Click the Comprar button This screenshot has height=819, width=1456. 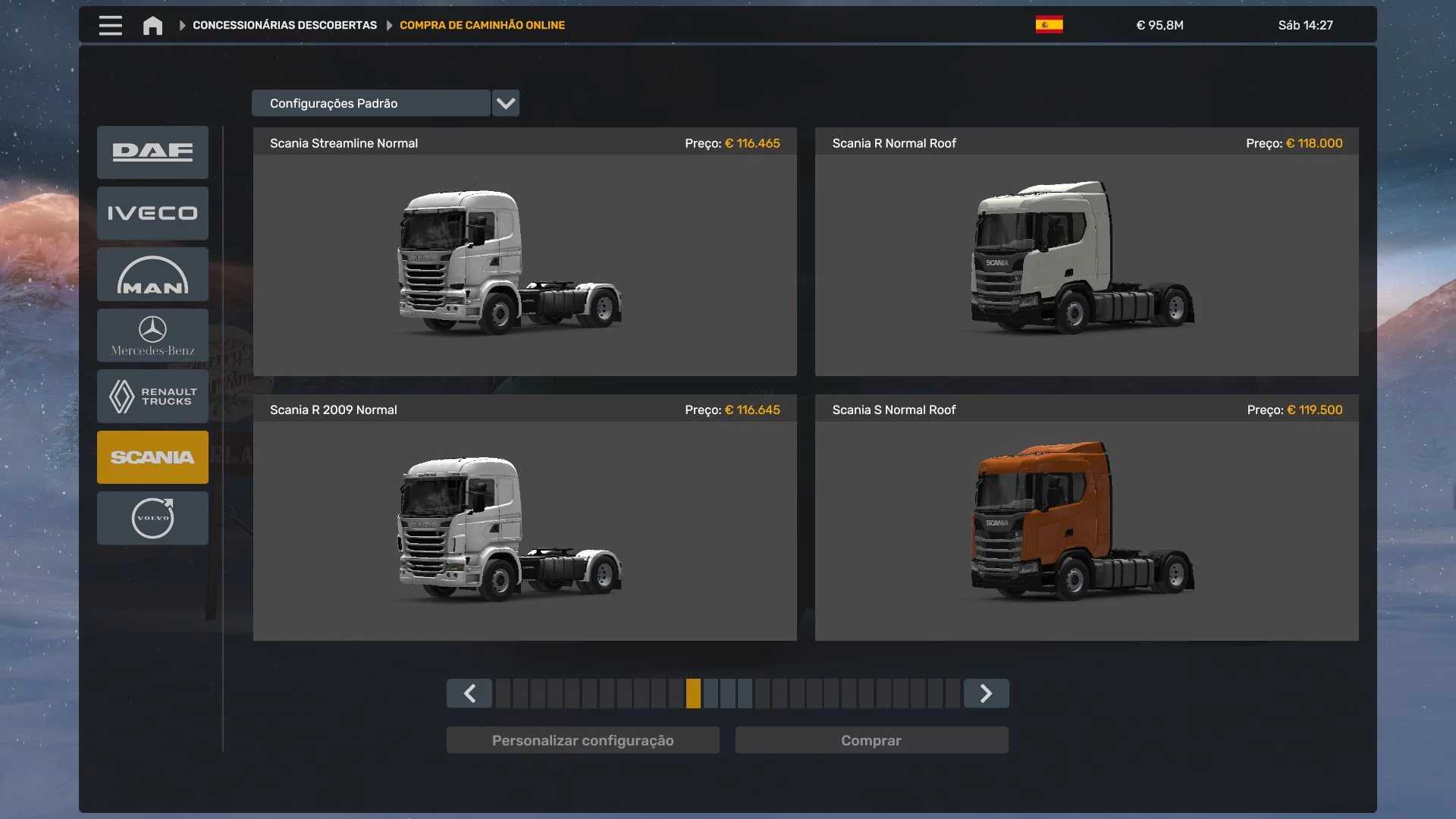point(871,740)
